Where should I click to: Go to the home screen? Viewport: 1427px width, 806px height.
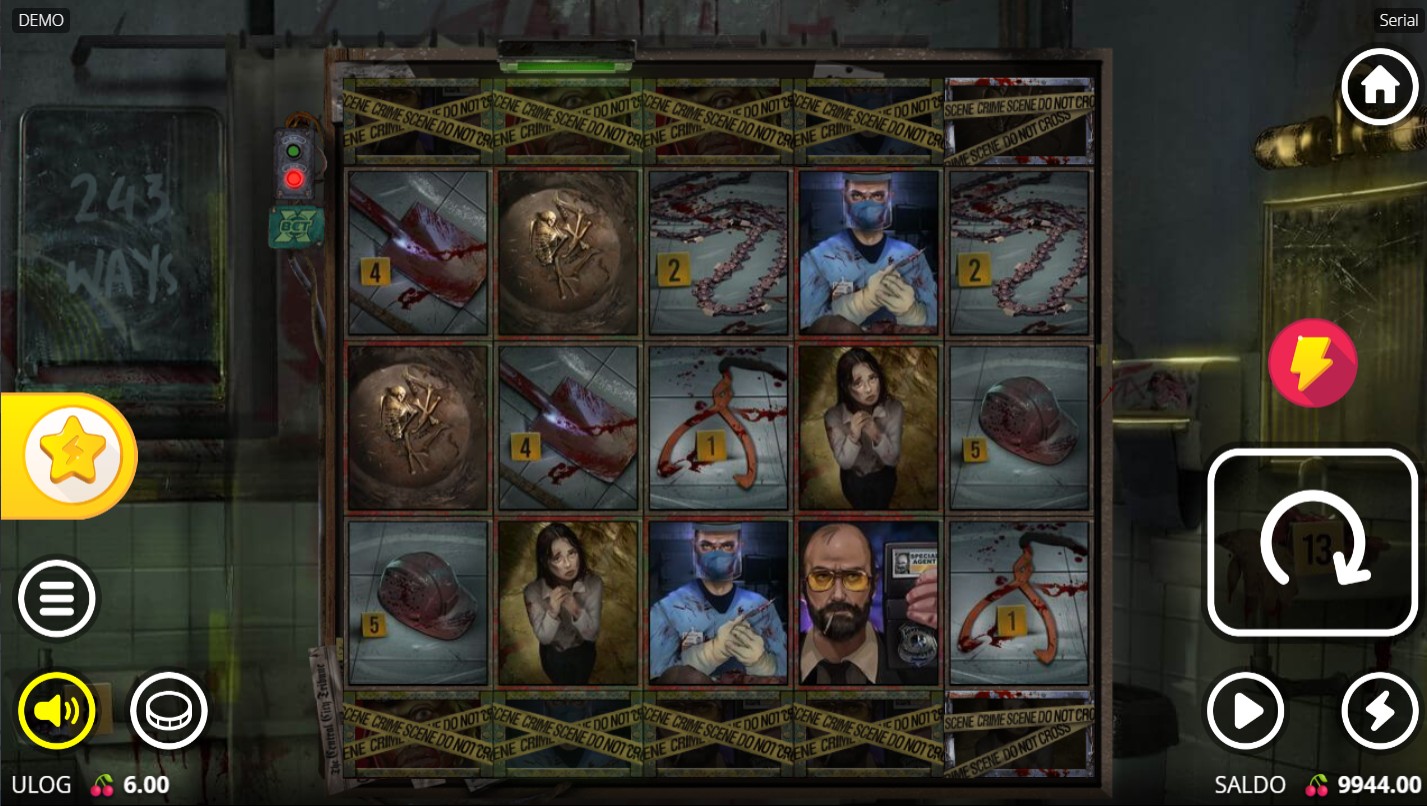(1379, 87)
